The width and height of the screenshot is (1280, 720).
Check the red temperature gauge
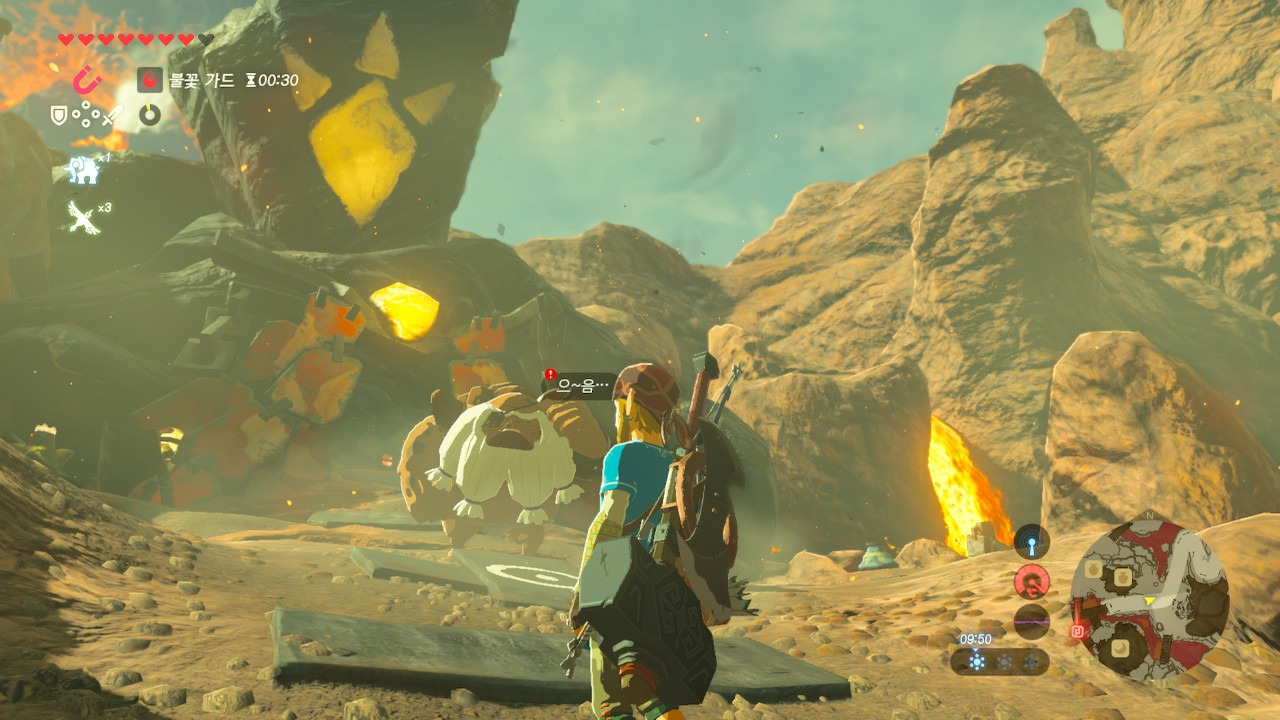click(x=1031, y=581)
